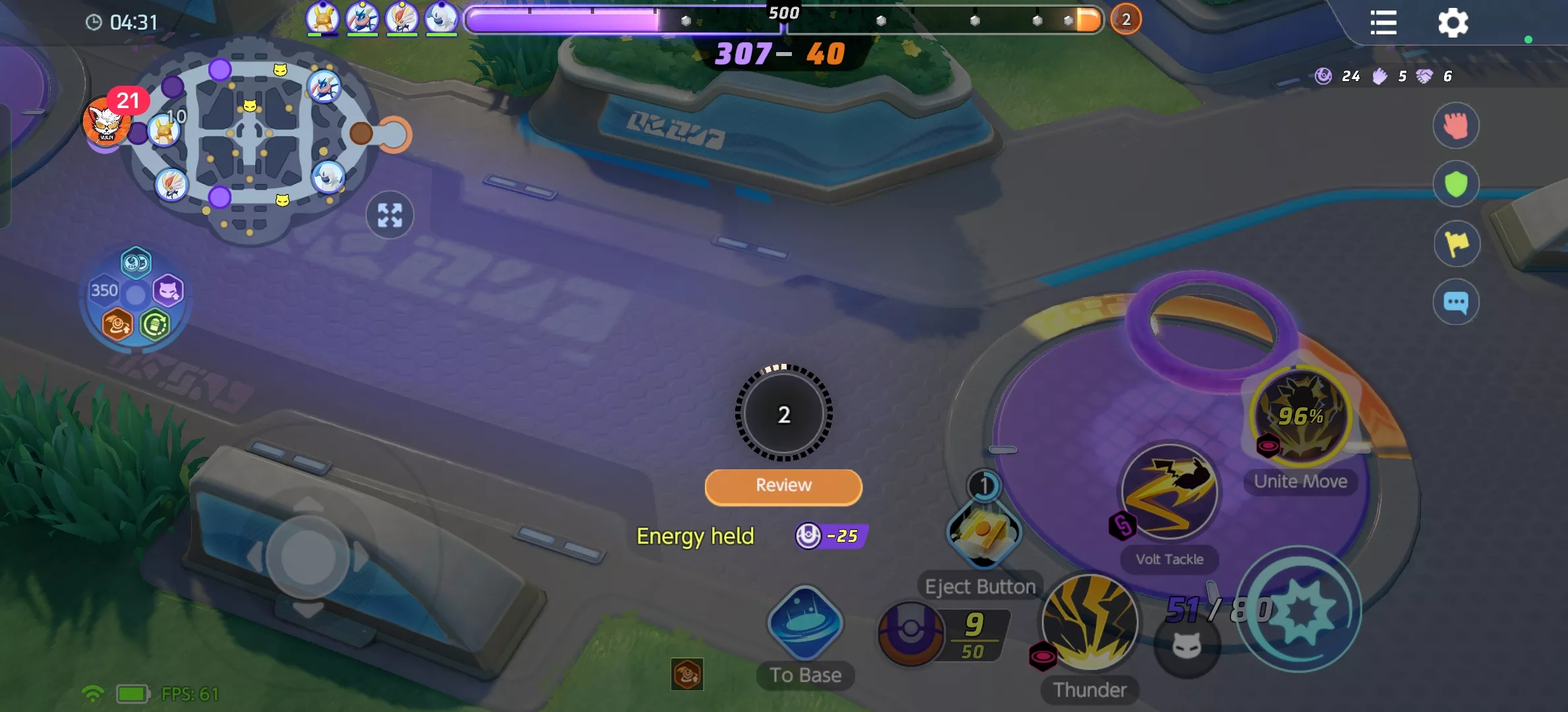Use the Volt Tackle move

1170,492
